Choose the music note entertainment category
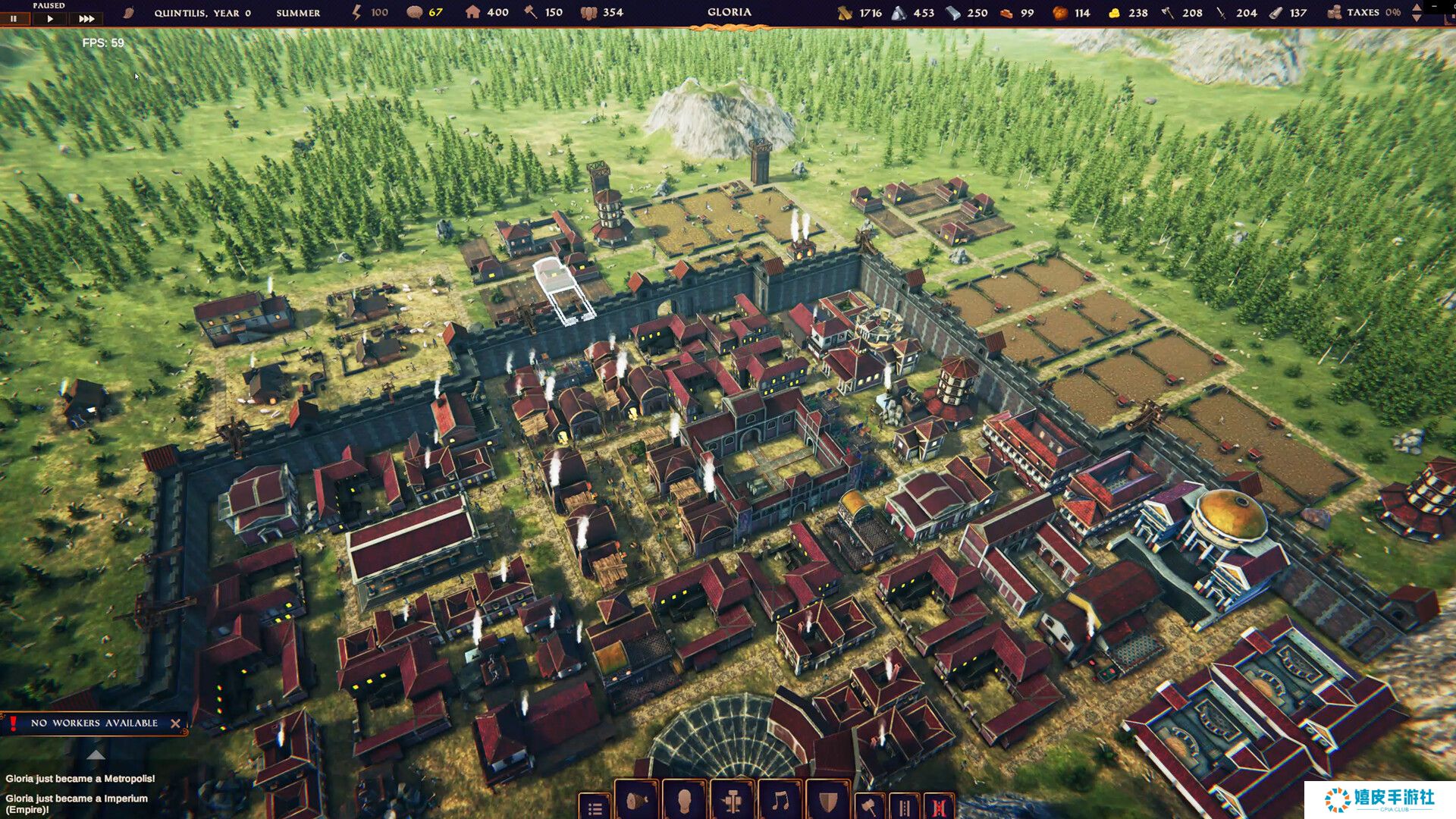1456x819 pixels. 780,802
